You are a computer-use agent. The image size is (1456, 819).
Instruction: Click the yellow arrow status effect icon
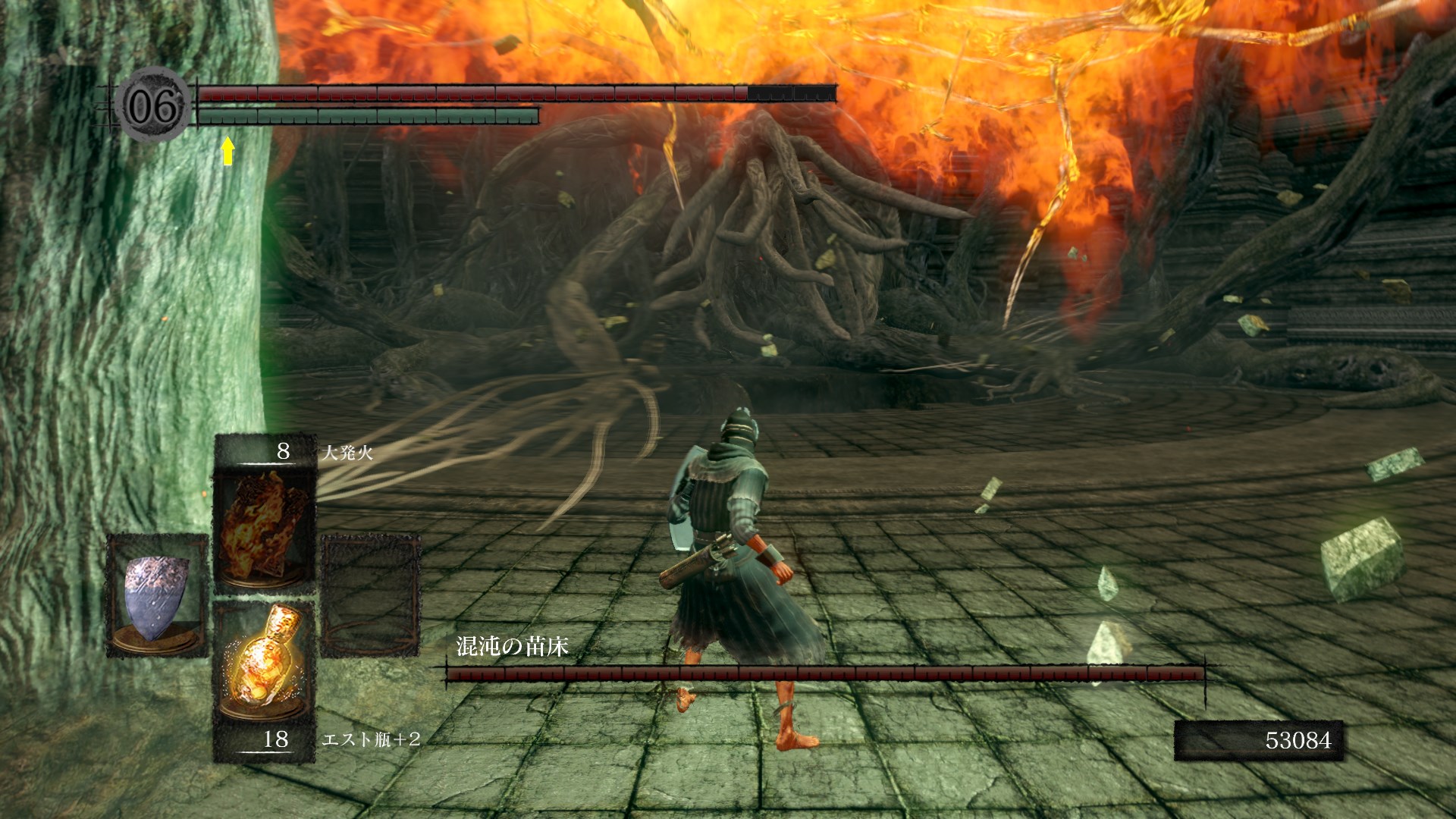227,151
